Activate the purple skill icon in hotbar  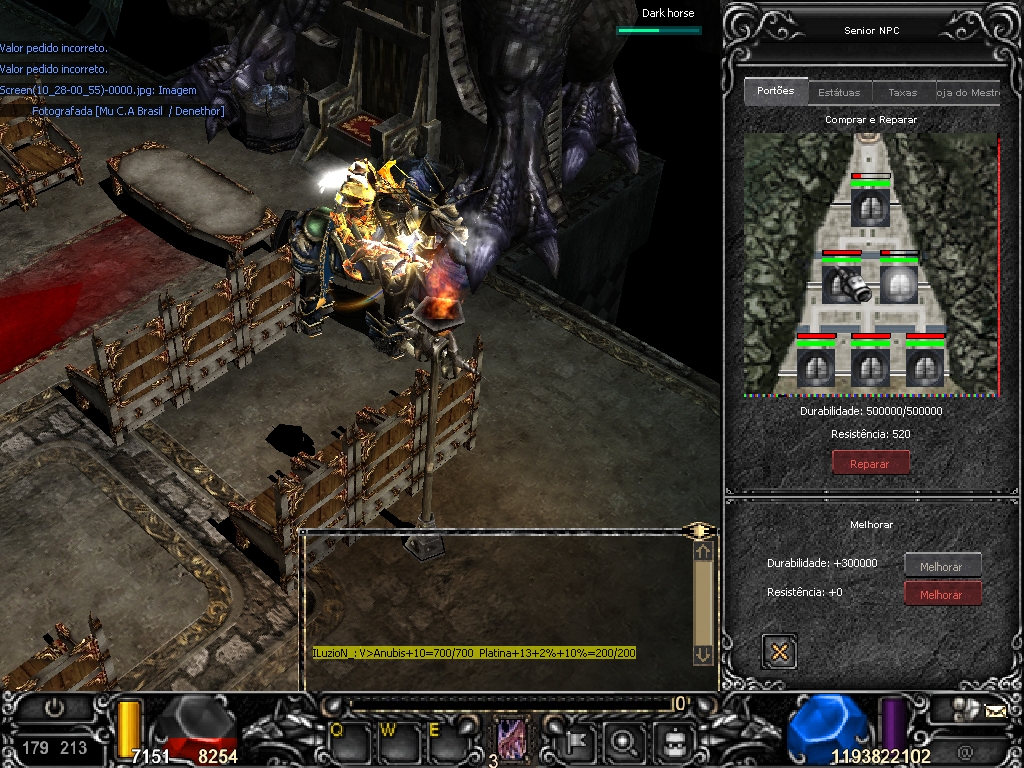[x=513, y=740]
